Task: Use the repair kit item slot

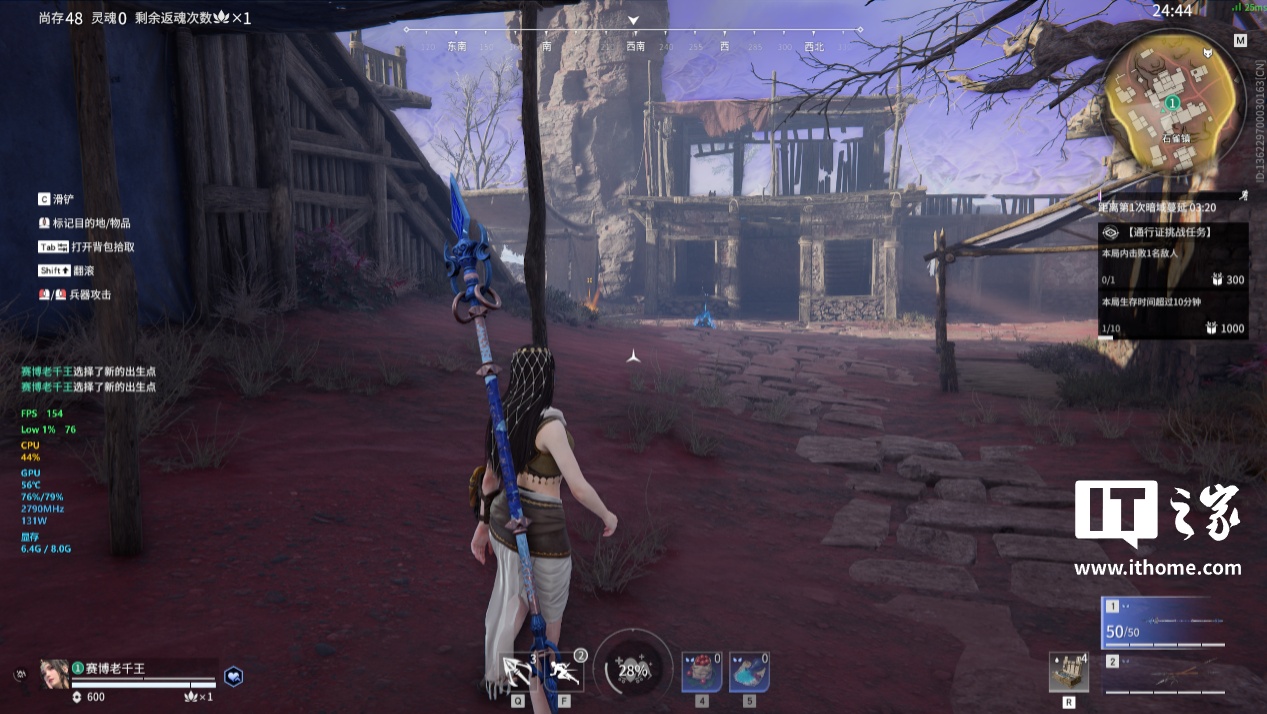Action: tap(1068, 671)
